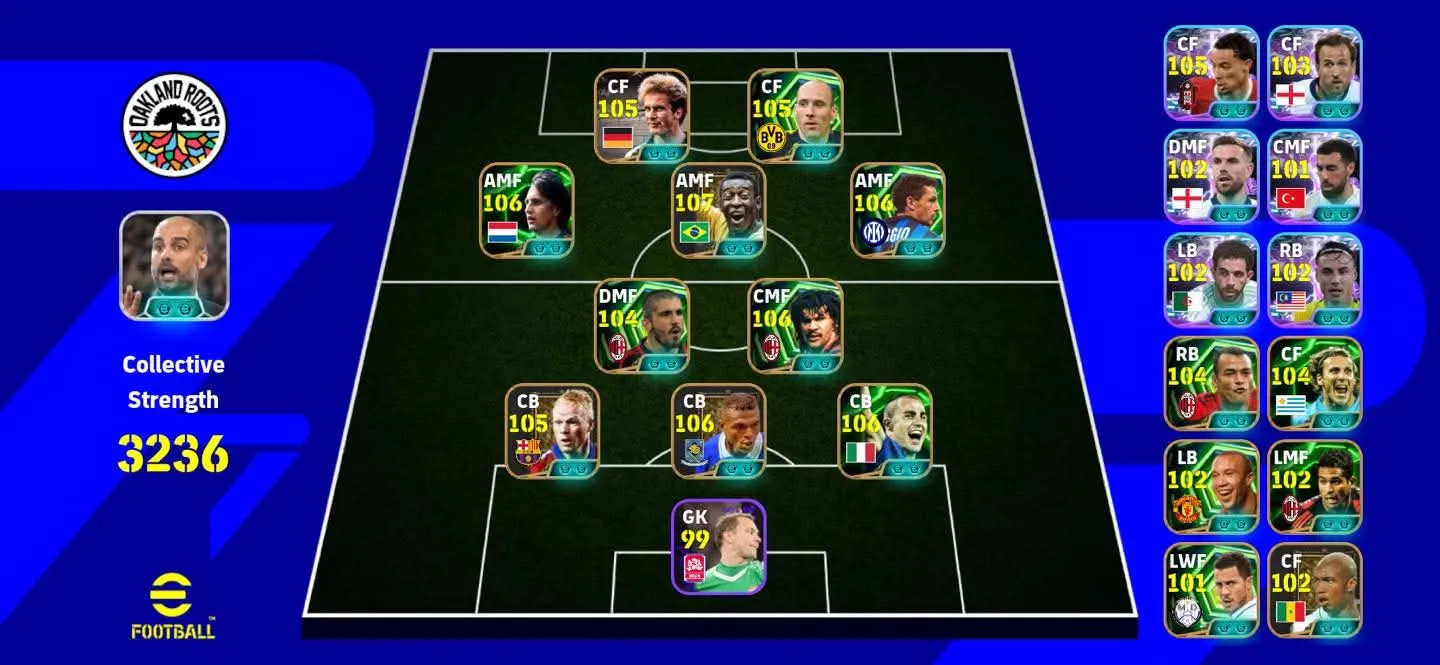Select the CF 103 England substitute card
The image size is (1440, 665).
coord(1315,73)
